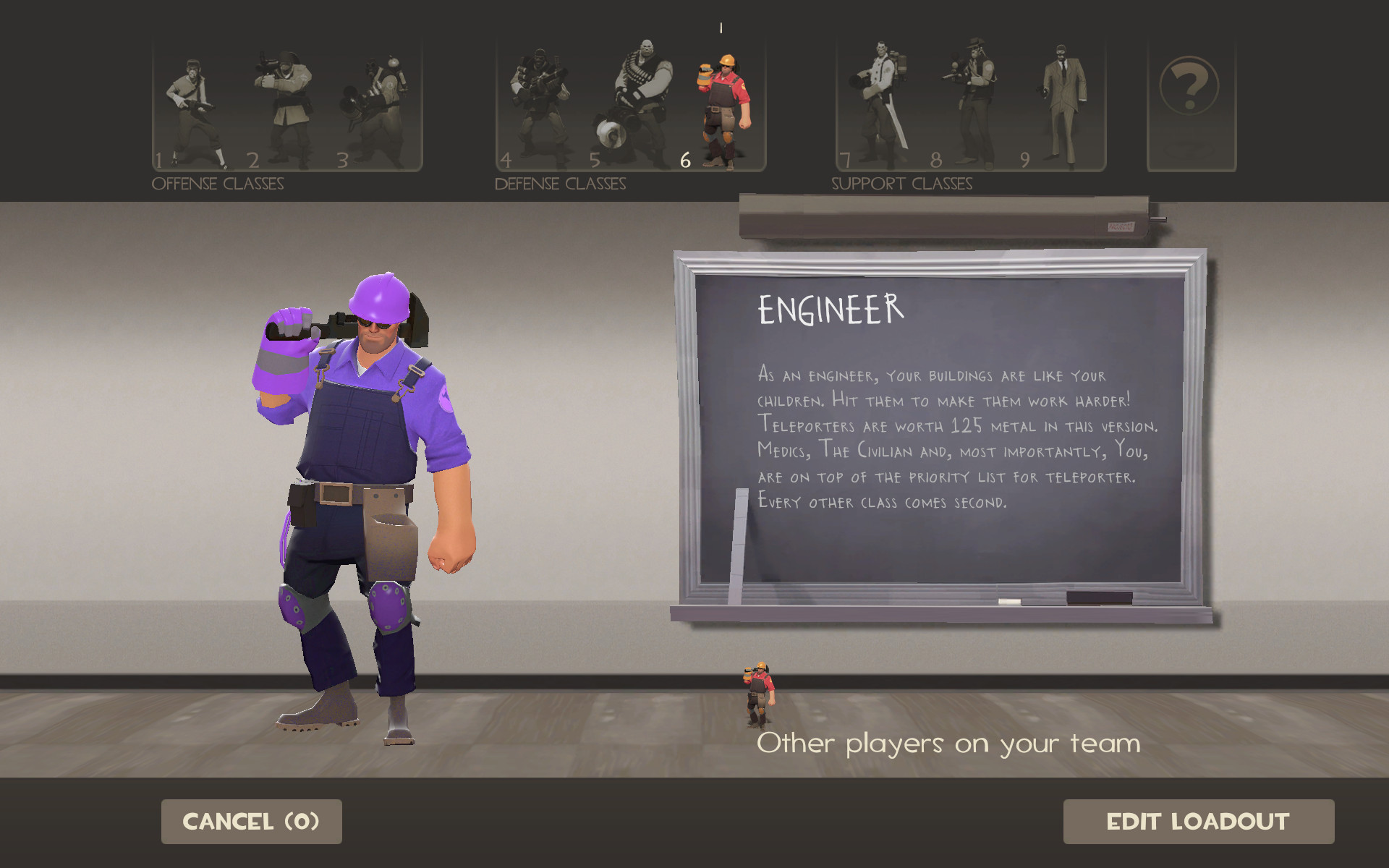Pick the random class question mark
Screen dimensions: 1389x868
[x=1190, y=87]
